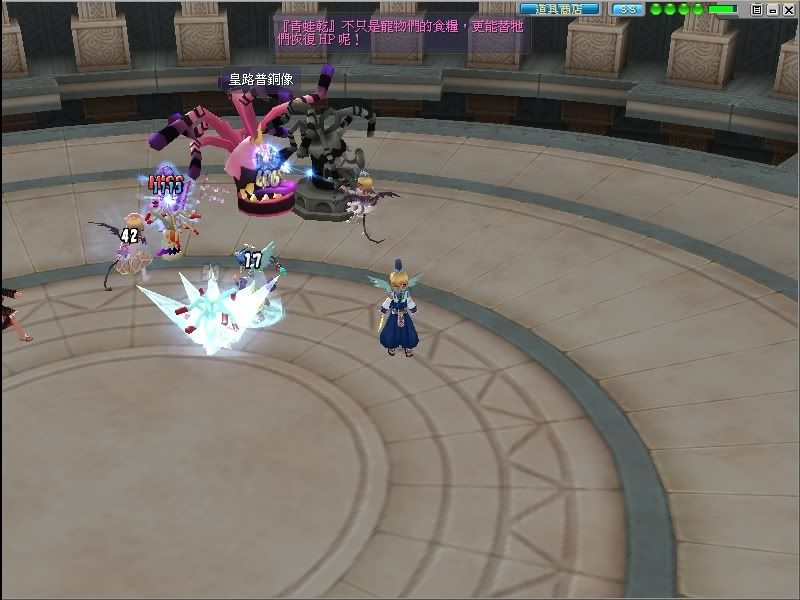
Task: Open the window menu list button
Action: [x=757, y=9]
